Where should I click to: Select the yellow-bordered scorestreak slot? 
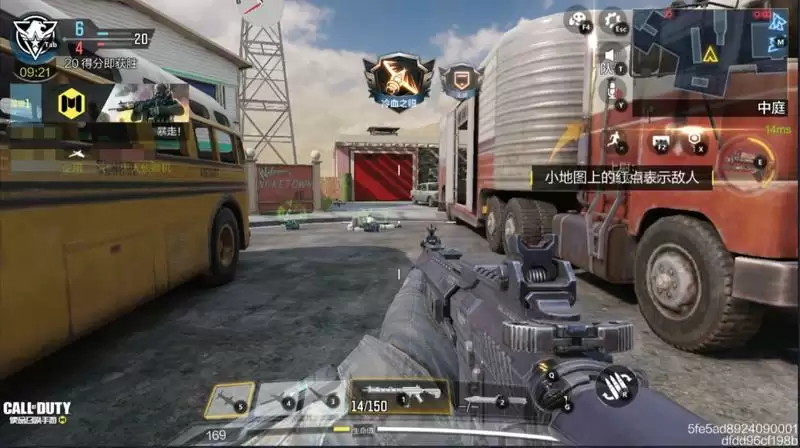click(x=230, y=400)
